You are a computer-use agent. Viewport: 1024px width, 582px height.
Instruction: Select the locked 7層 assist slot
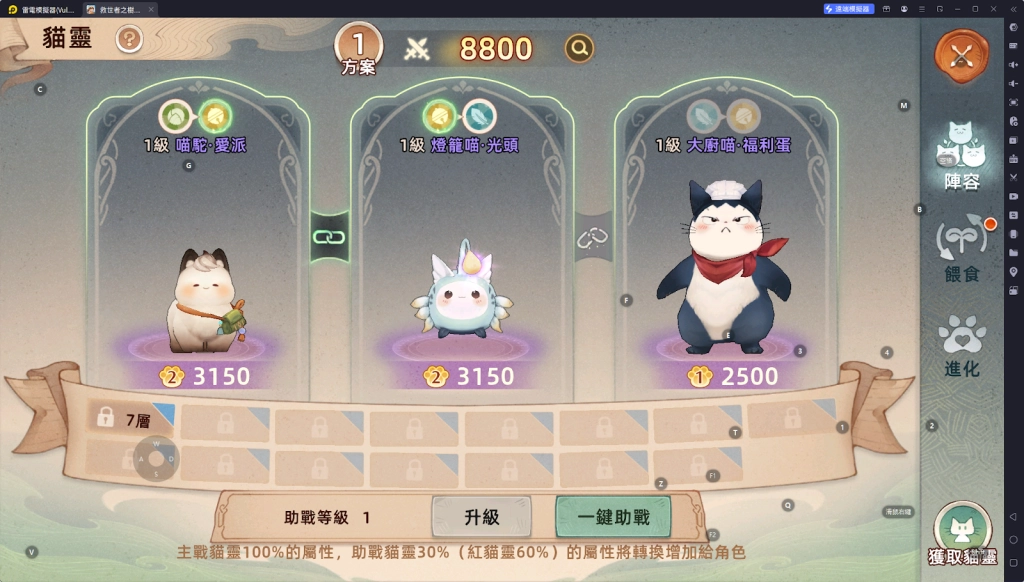130,420
